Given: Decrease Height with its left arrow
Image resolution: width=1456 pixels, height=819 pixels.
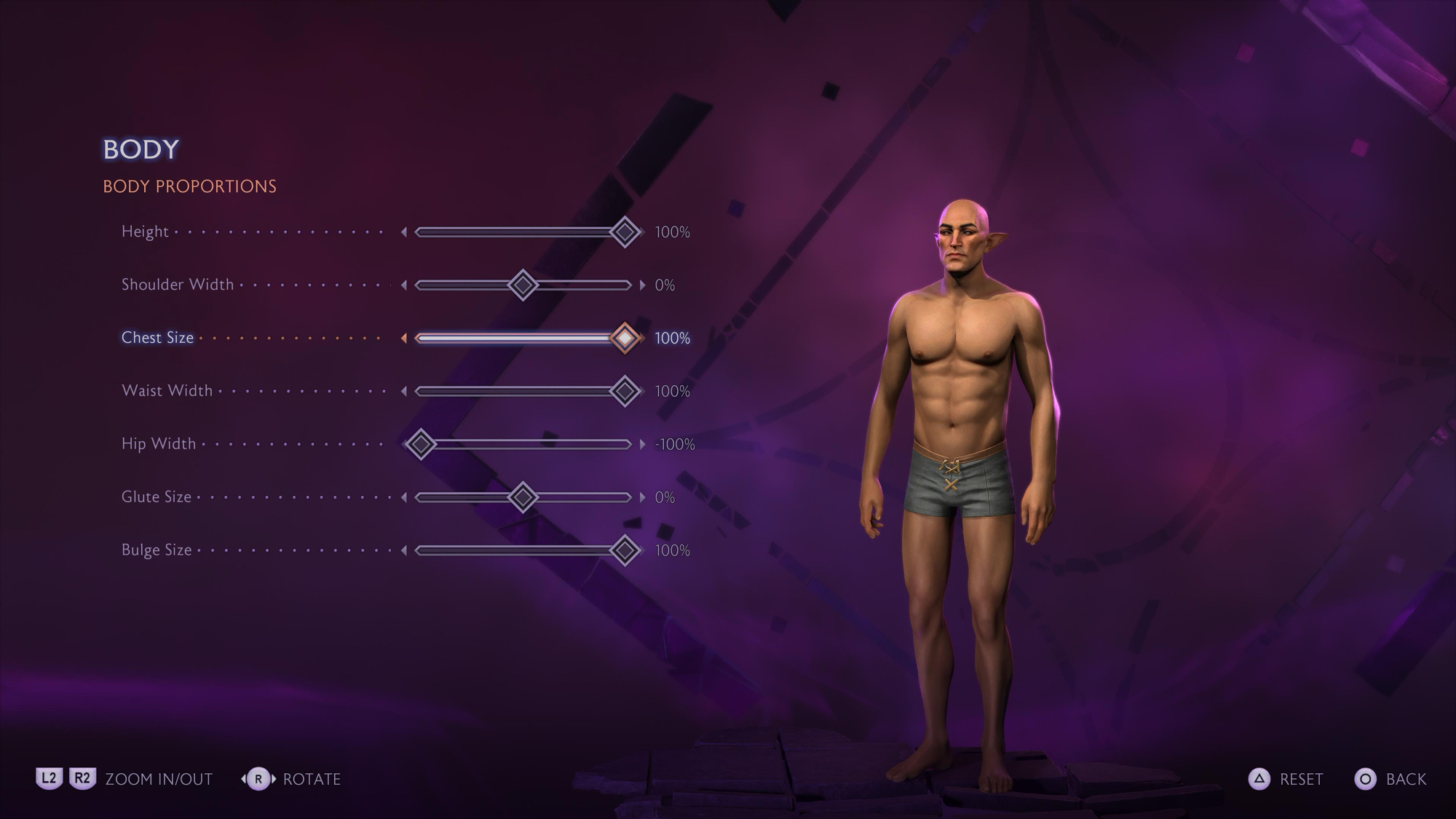Looking at the screenshot, I should [x=404, y=232].
